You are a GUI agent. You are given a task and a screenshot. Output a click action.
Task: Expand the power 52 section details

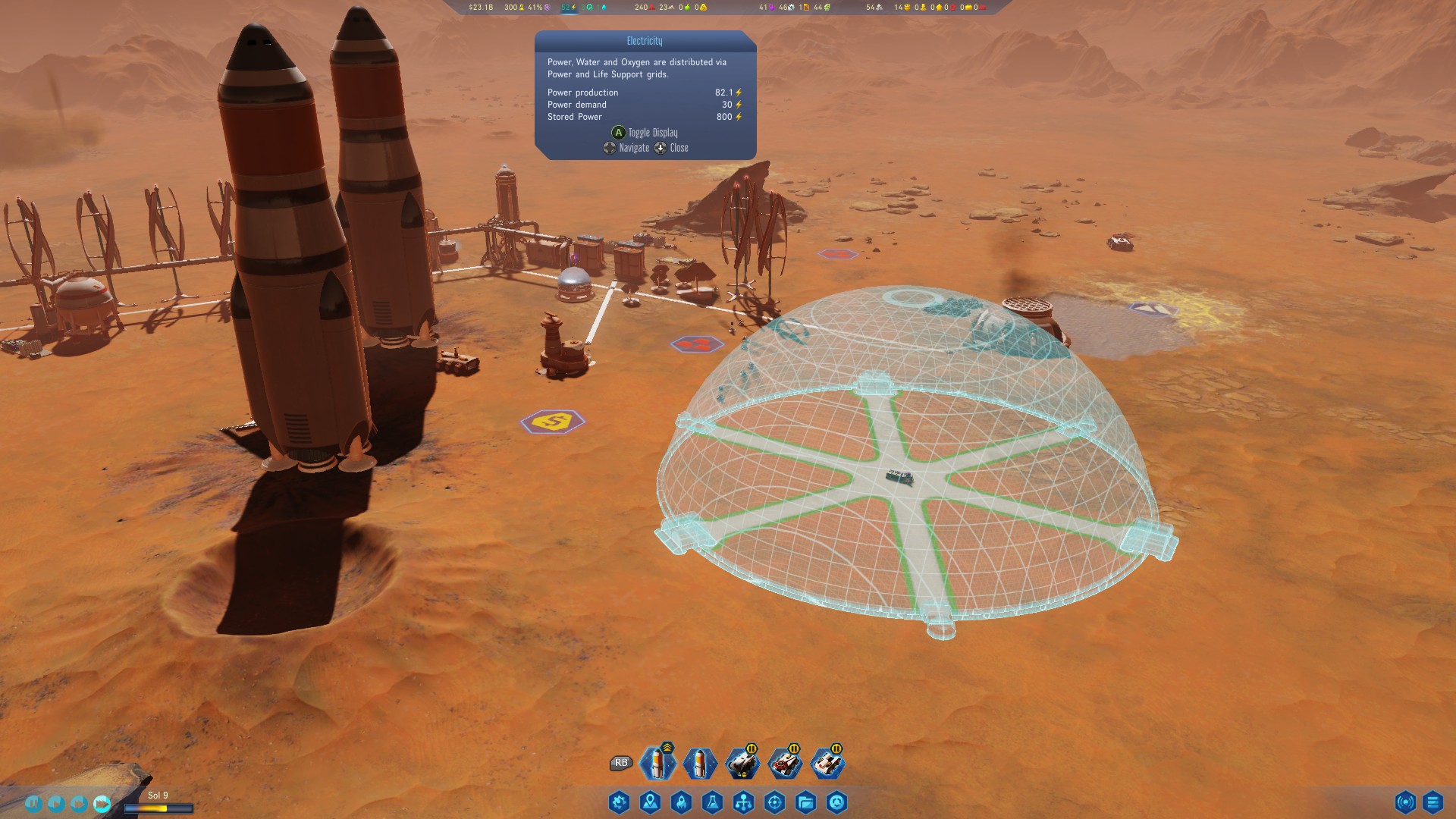(567, 8)
